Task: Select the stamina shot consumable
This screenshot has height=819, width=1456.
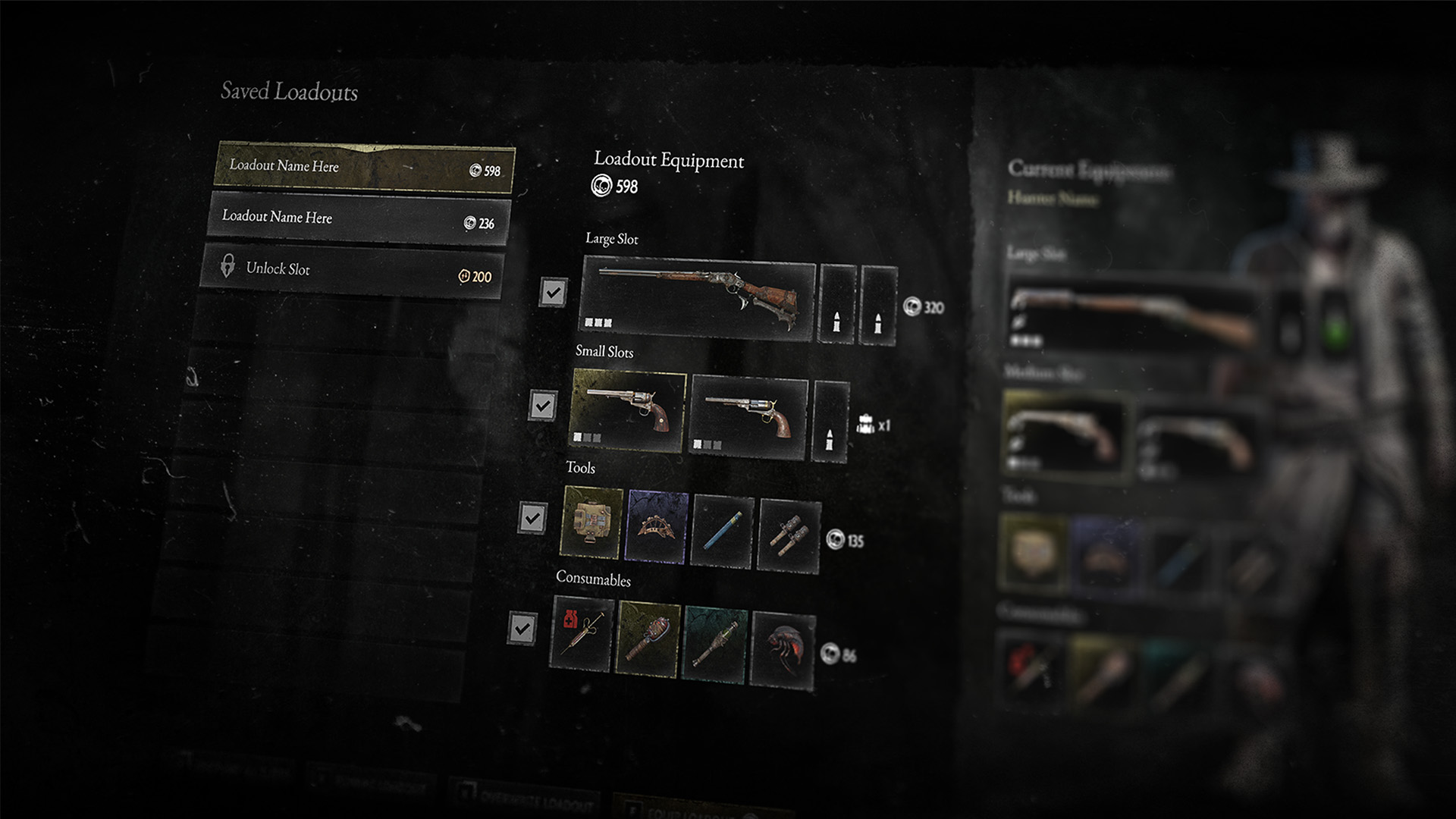Action: 714,641
